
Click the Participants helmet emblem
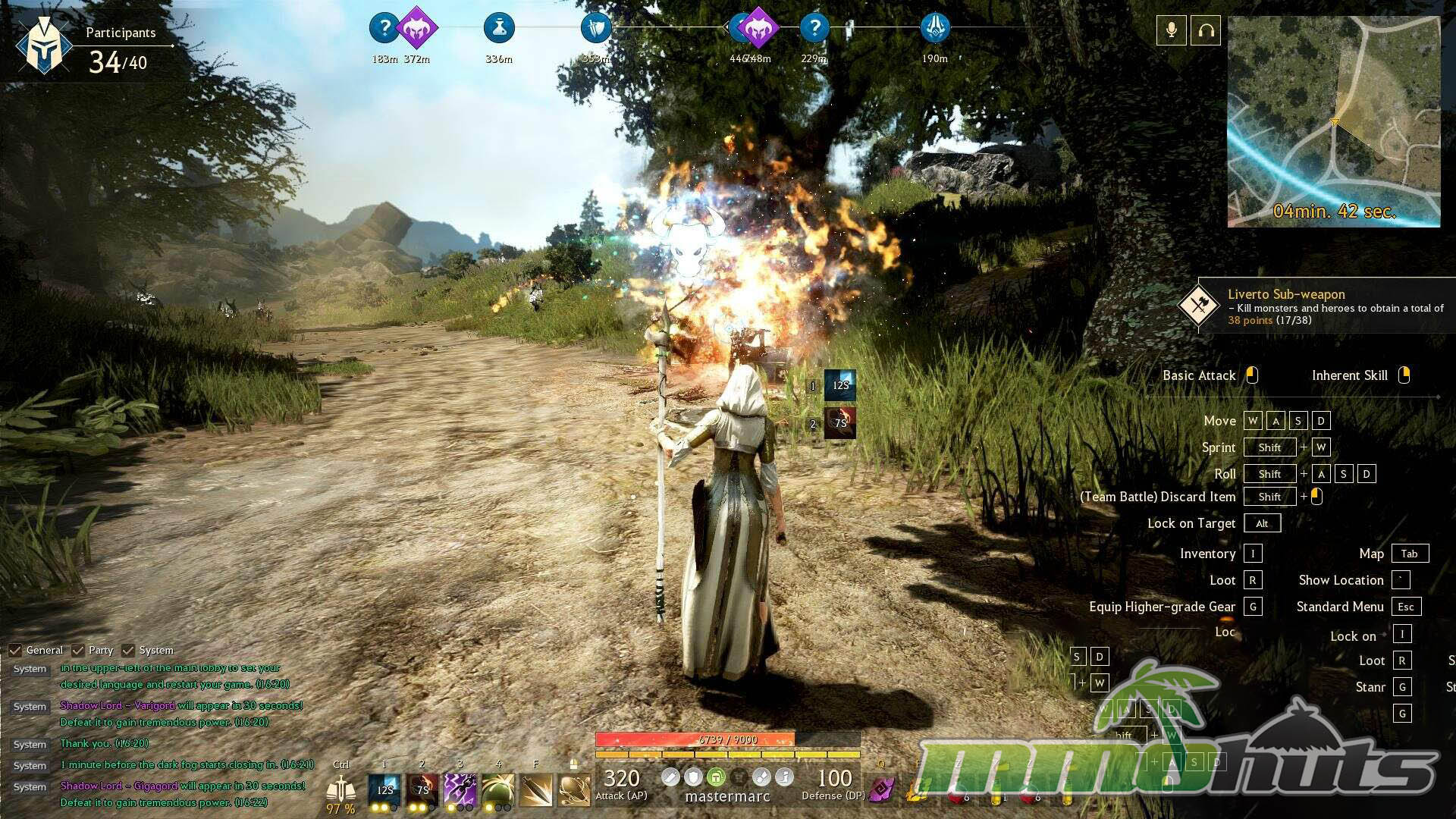click(x=43, y=45)
